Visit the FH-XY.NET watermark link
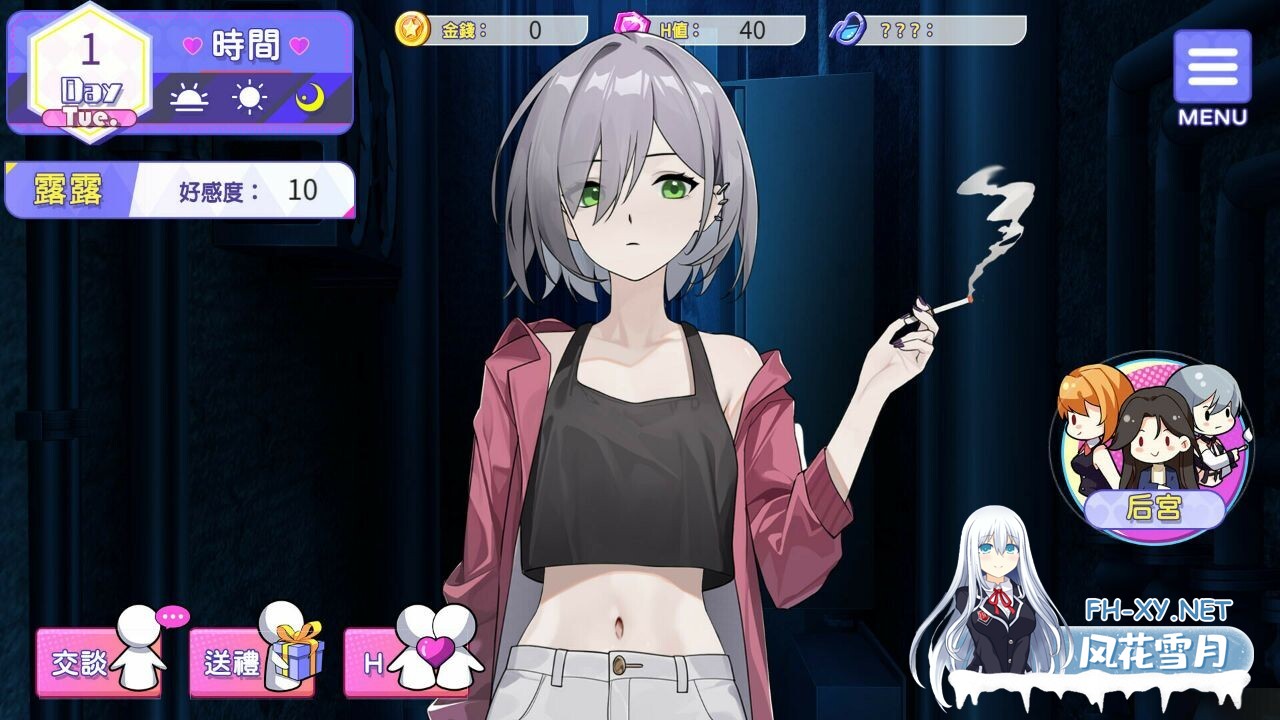The image size is (1280, 720). (x=1158, y=609)
